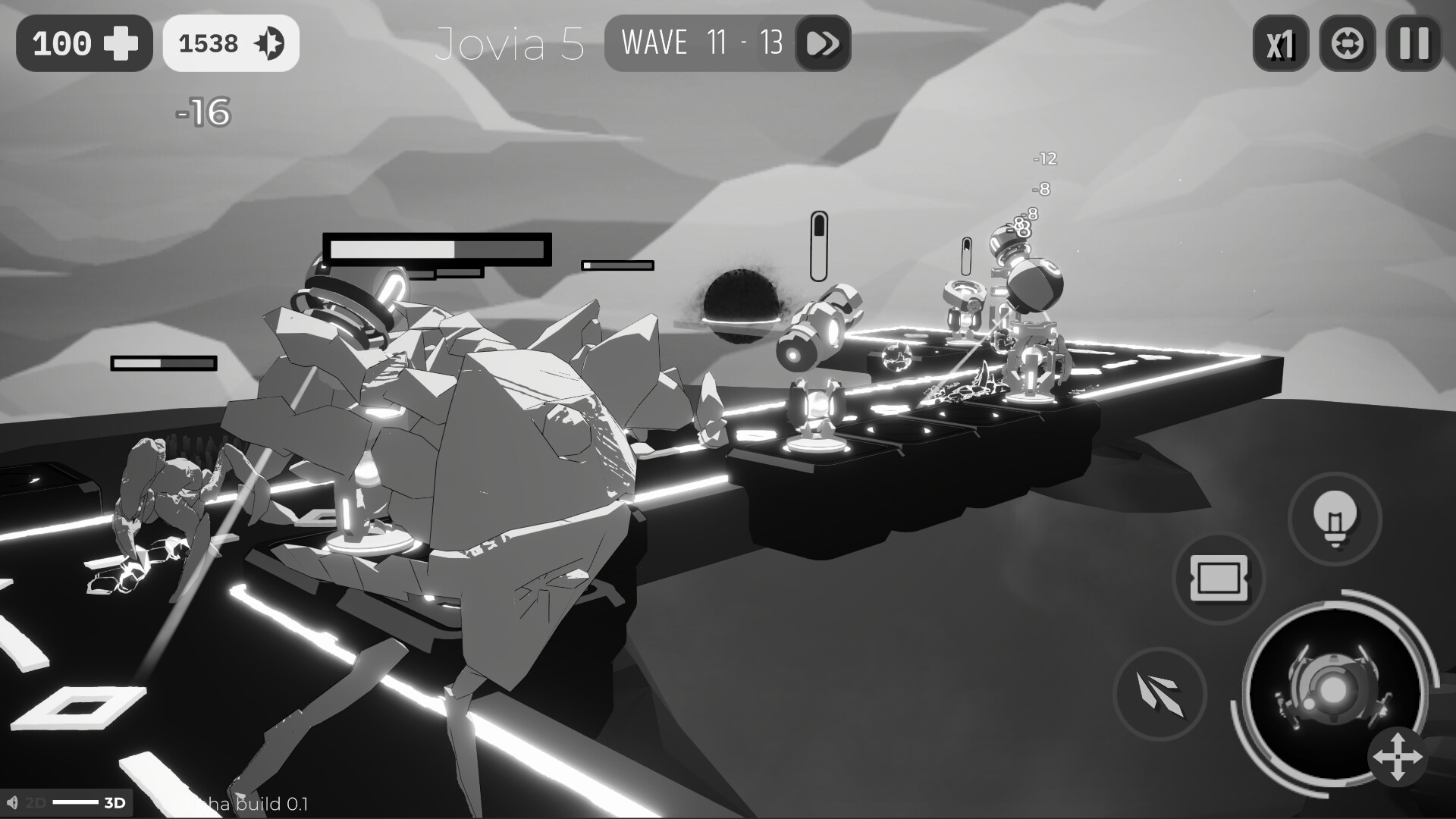Viewport: 1456px width, 819px height.
Task: Toggle the x1 game speed button
Action: [1281, 43]
